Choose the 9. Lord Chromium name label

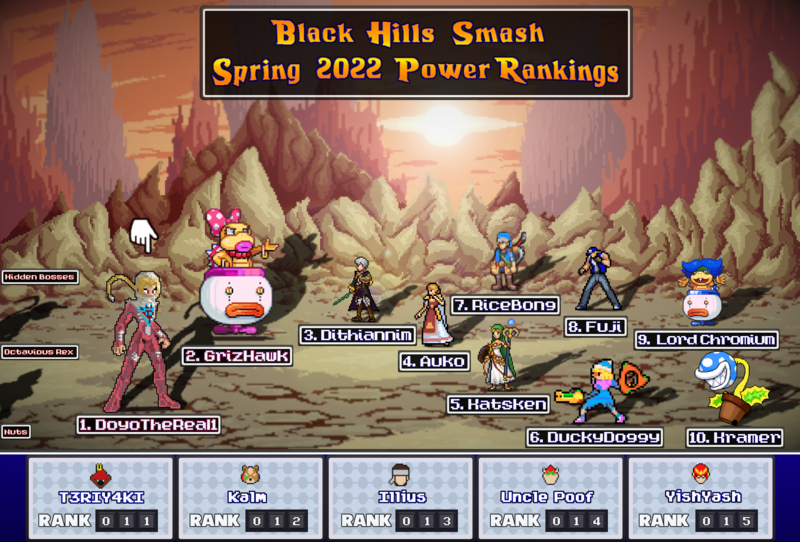[x=706, y=340]
